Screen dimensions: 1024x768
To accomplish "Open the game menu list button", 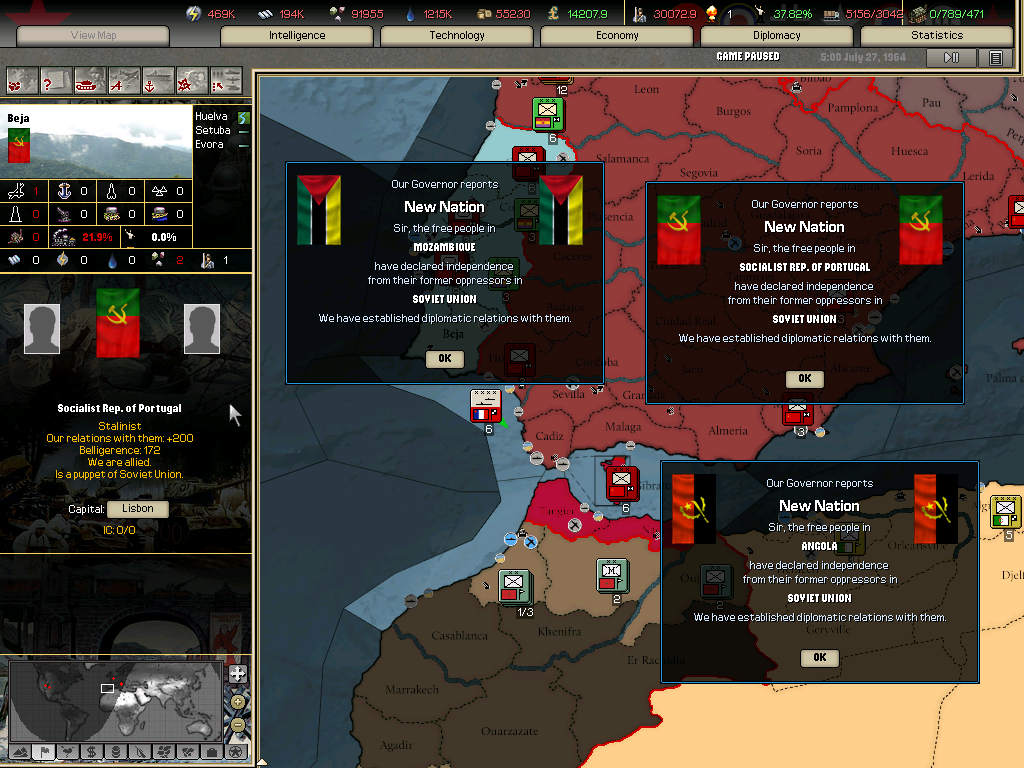I will (x=995, y=58).
